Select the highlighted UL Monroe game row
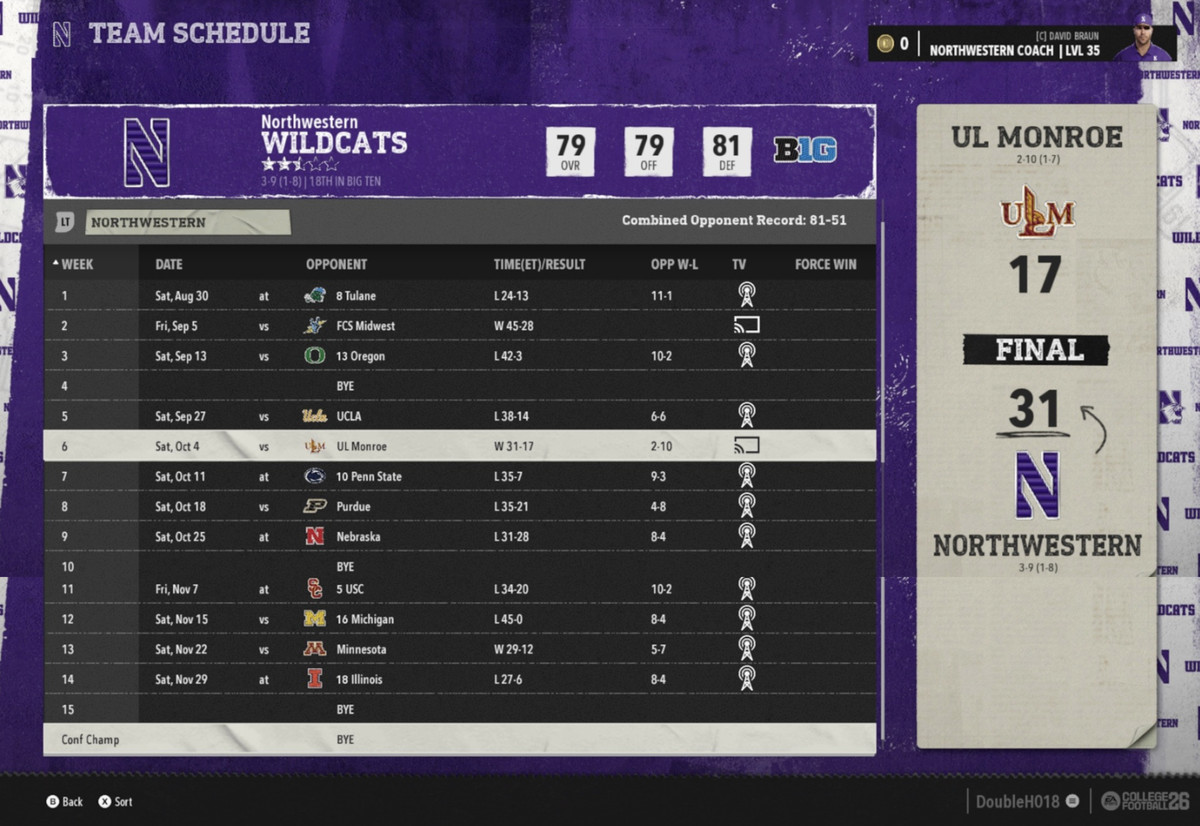Viewport: 1200px width, 826px height. (x=459, y=446)
